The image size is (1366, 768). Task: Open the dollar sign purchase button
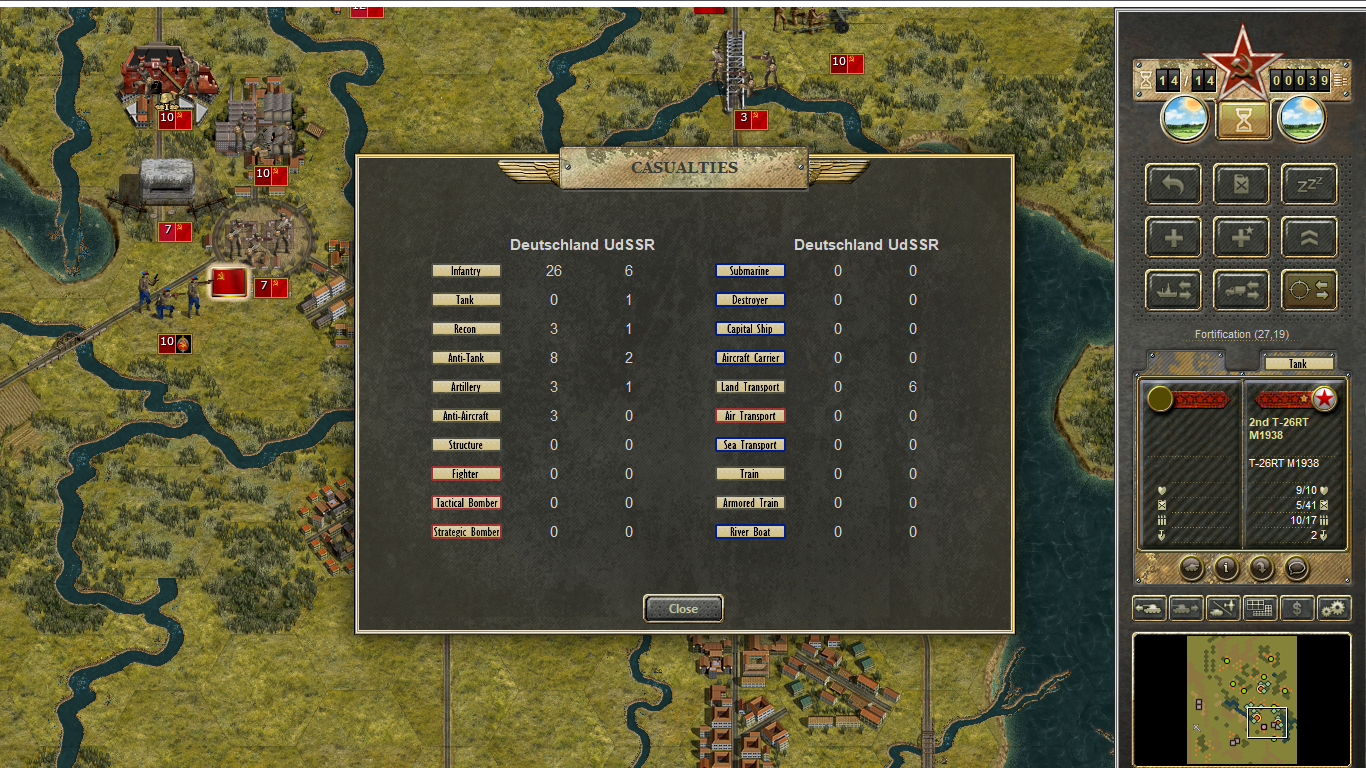coord(1297,607)
